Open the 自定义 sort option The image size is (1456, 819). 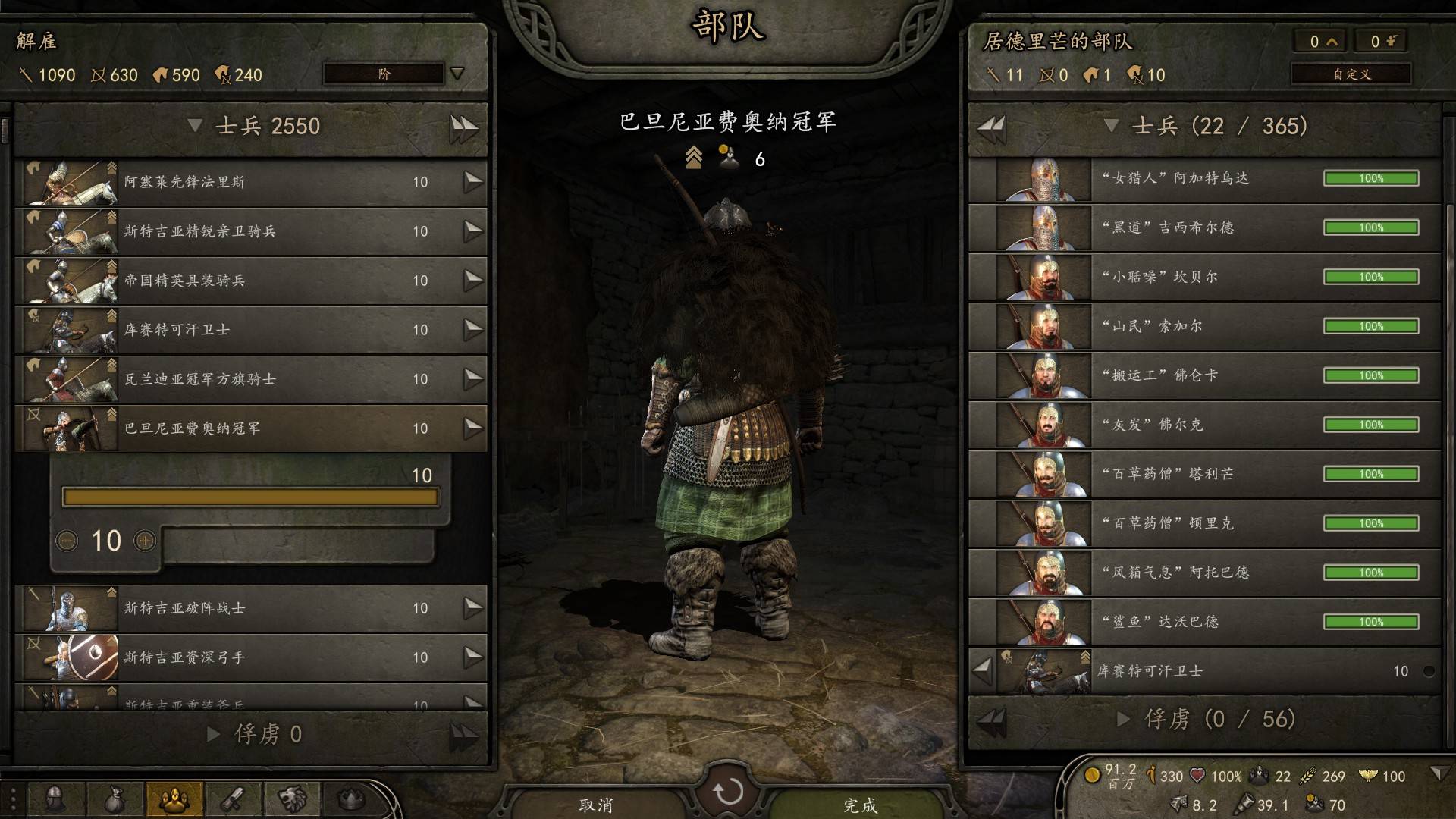(x=1351, y=74)
